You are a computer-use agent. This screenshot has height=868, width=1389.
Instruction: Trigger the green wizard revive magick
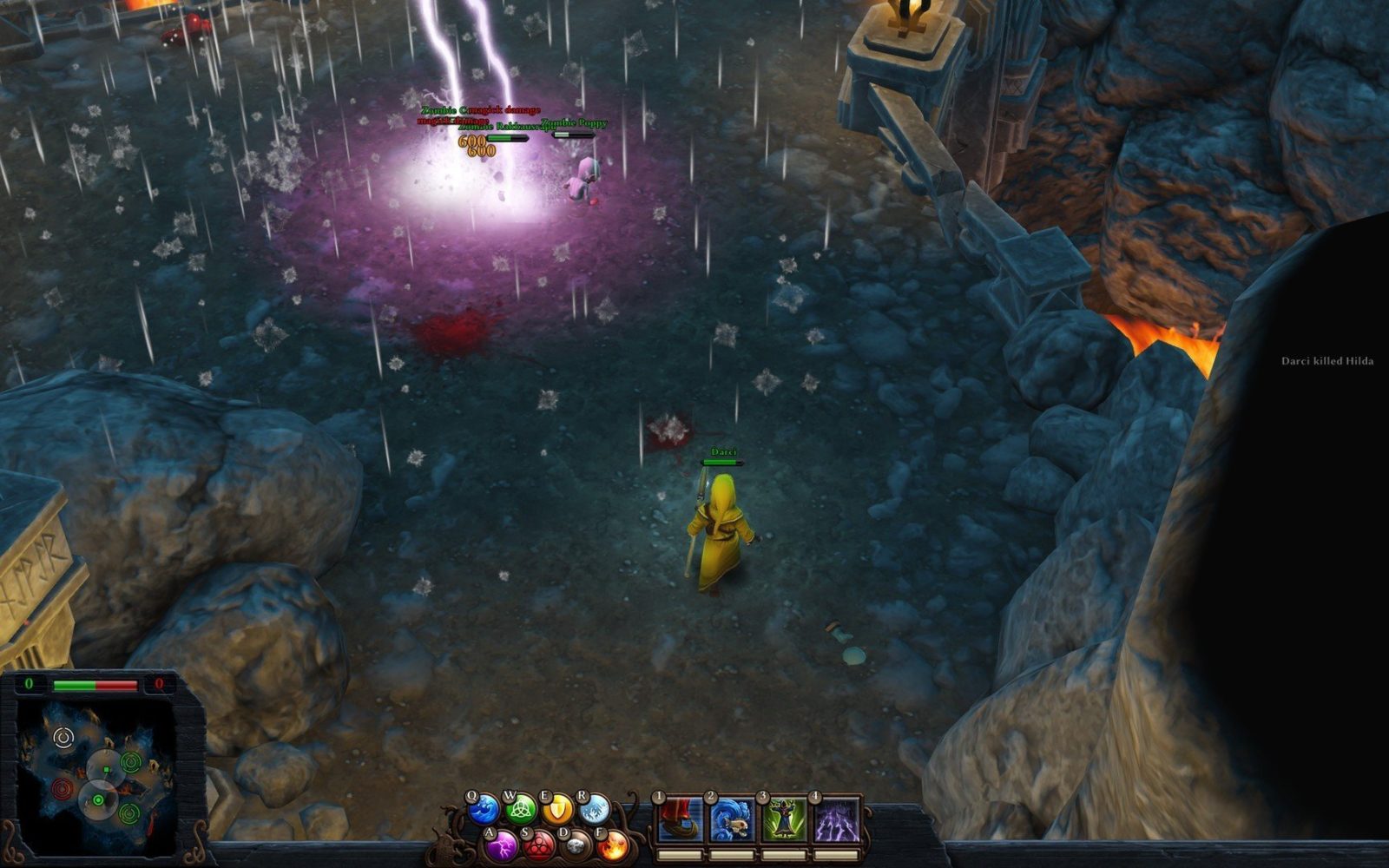click(x=785, y=820)
